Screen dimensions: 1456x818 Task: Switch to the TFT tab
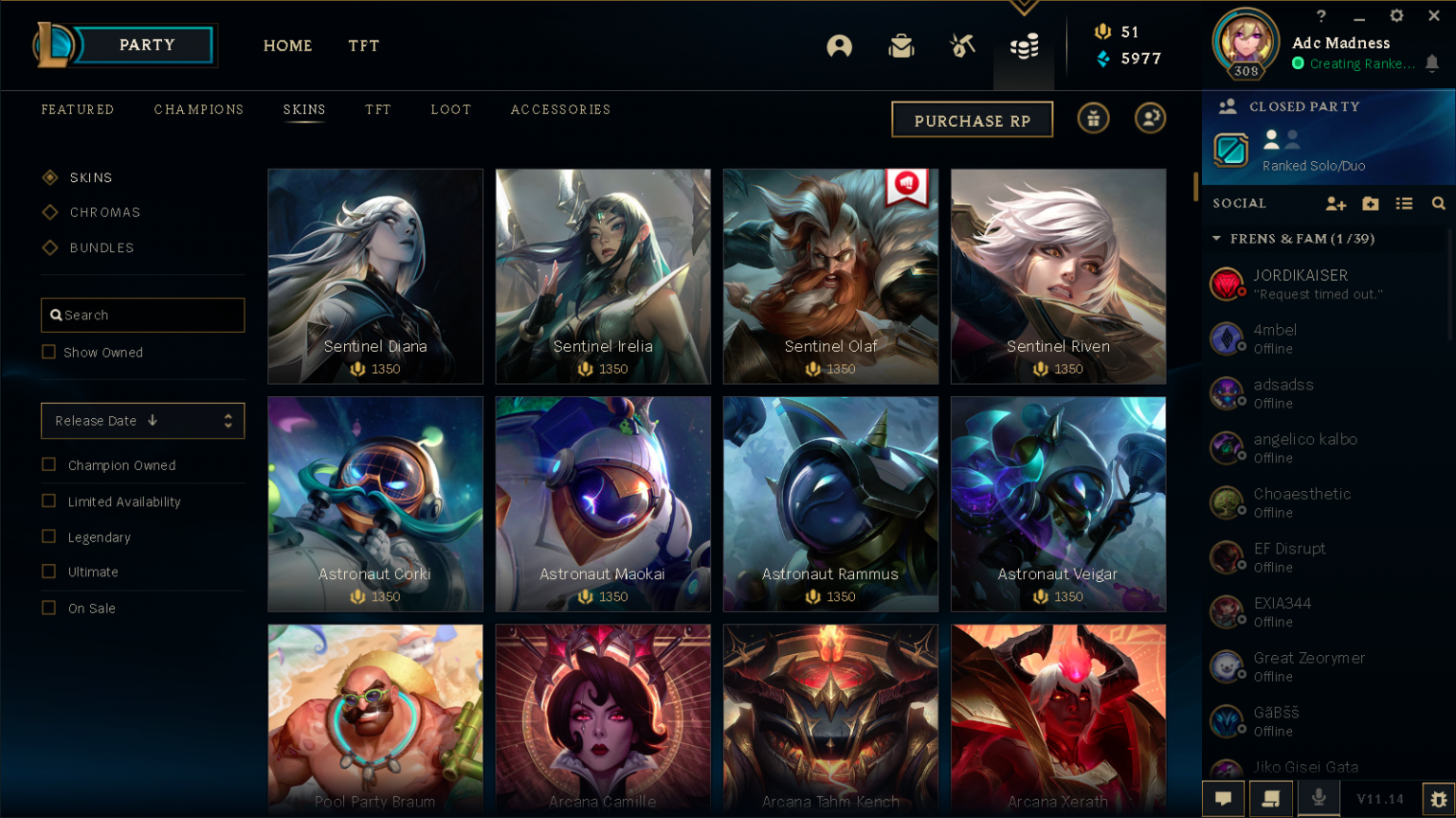pos(363,45)
